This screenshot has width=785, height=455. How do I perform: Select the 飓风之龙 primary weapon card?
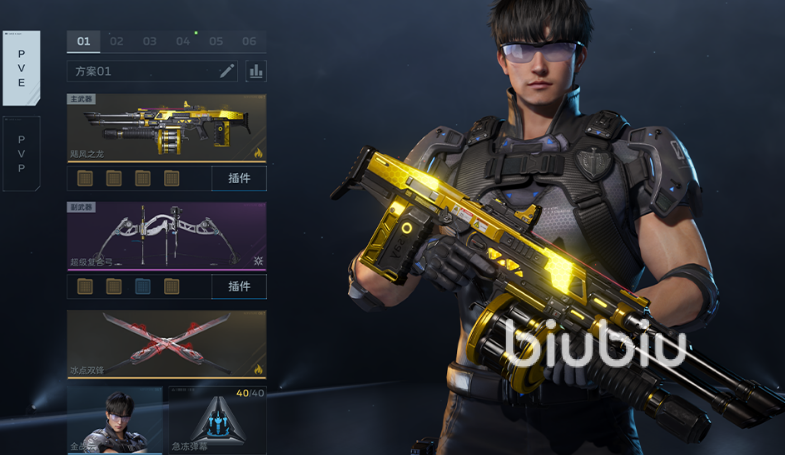tap(166, 128)
